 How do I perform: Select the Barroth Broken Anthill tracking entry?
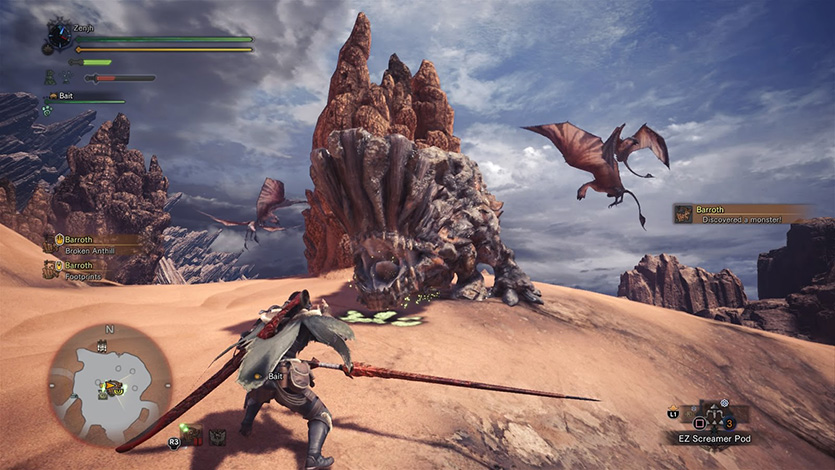coord(92,245)
